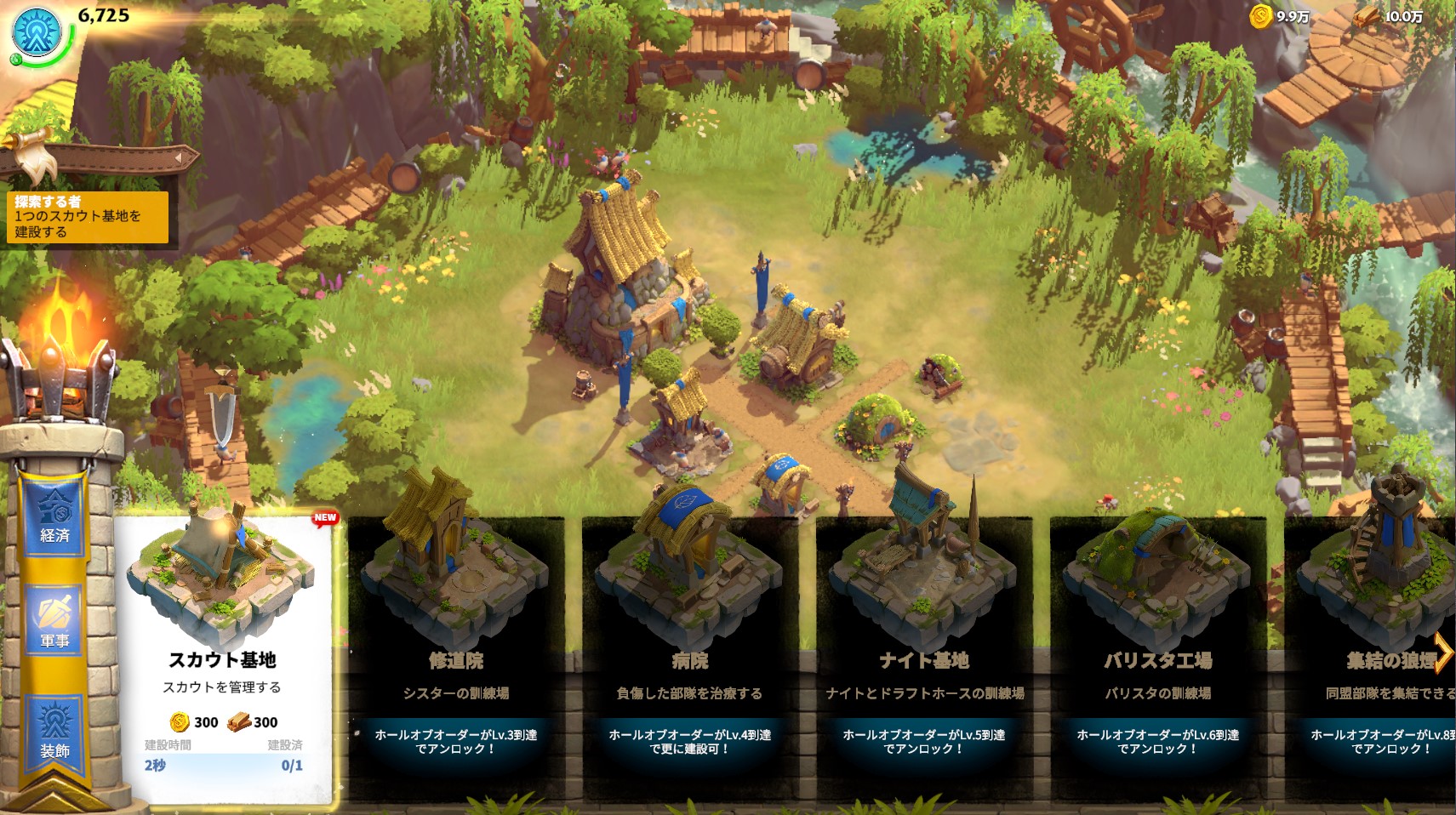Open the wood resource counter
Image resolution: width=1456 pixels, height=815 pixels.
click(1392, 16)
